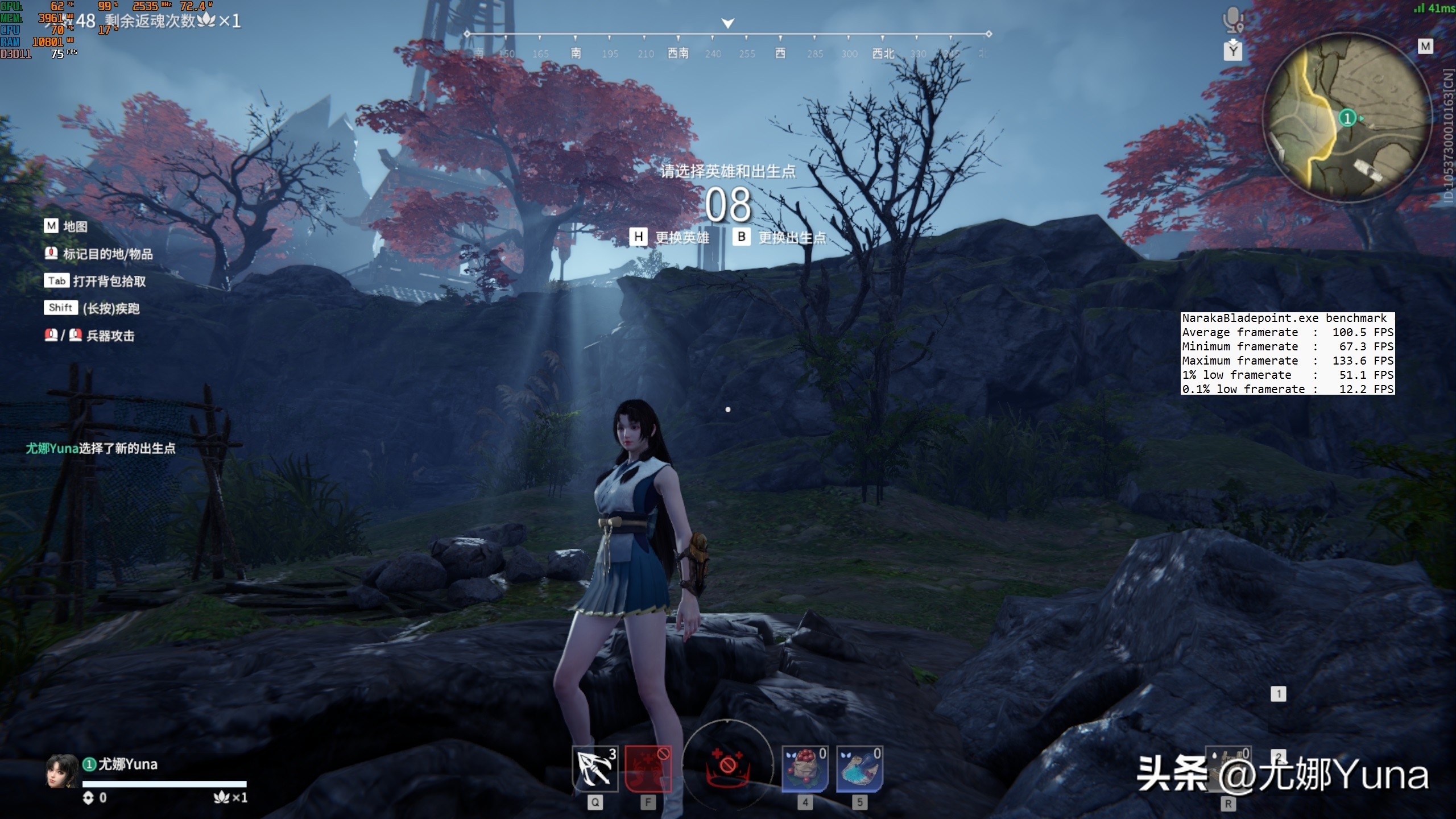Open the circular minimap
The width and height of the screenshot is (1456, 819).
1347,118
